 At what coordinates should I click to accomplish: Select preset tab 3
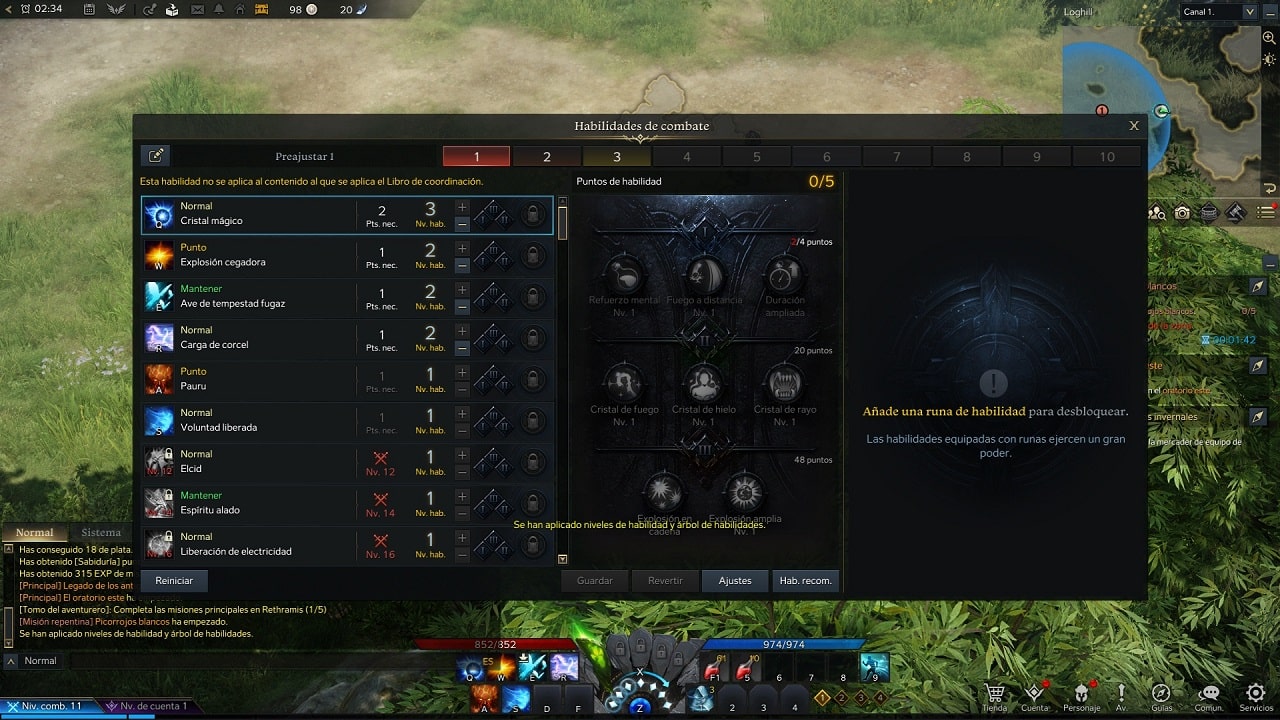[x=616, y=157]
